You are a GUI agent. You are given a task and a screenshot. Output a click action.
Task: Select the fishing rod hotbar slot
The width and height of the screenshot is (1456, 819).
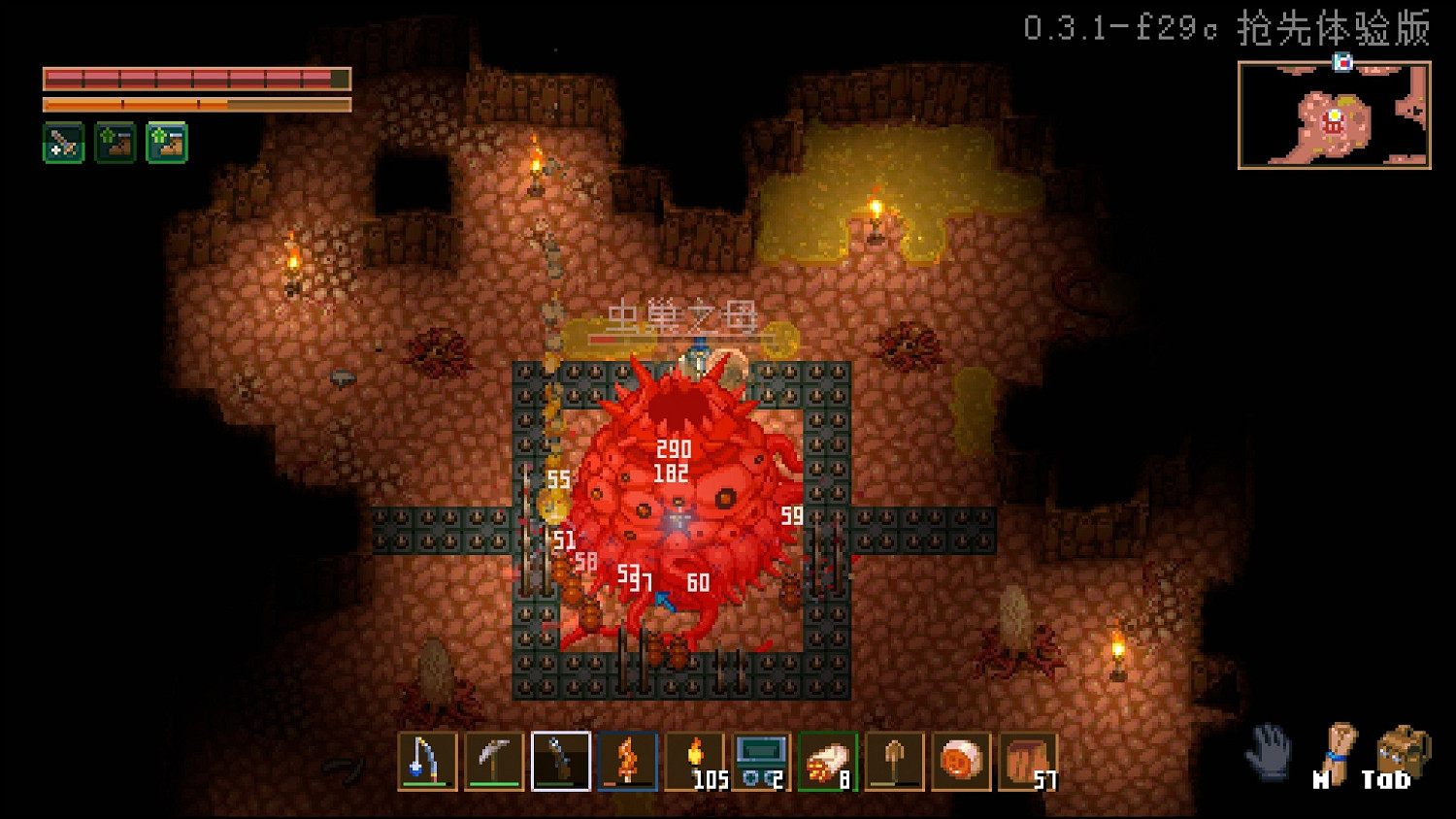[x=427, y=761]
